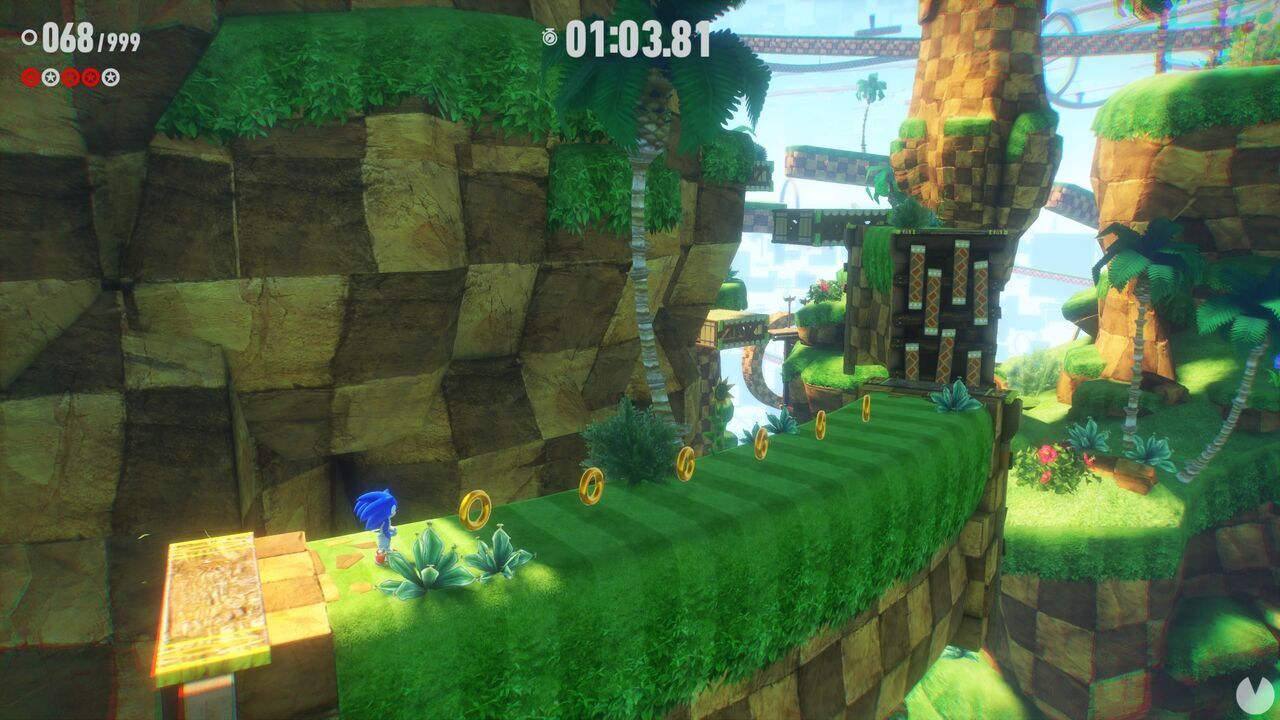1280x720 pixels.
Task: Toggle the first collected red star indicator
Action: (x=28, y=77)
